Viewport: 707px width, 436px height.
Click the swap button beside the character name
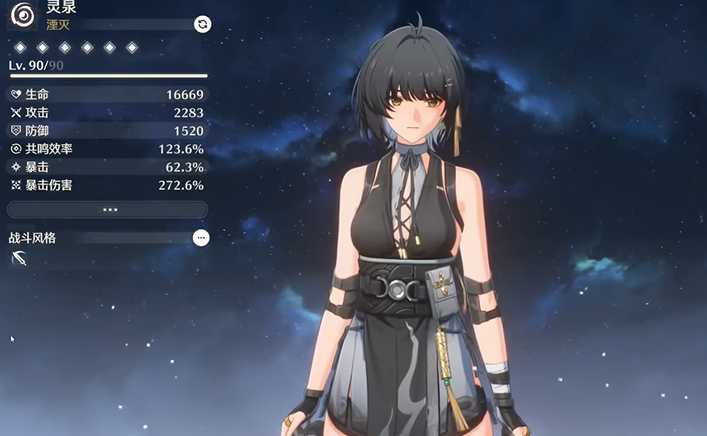(202, 23)
